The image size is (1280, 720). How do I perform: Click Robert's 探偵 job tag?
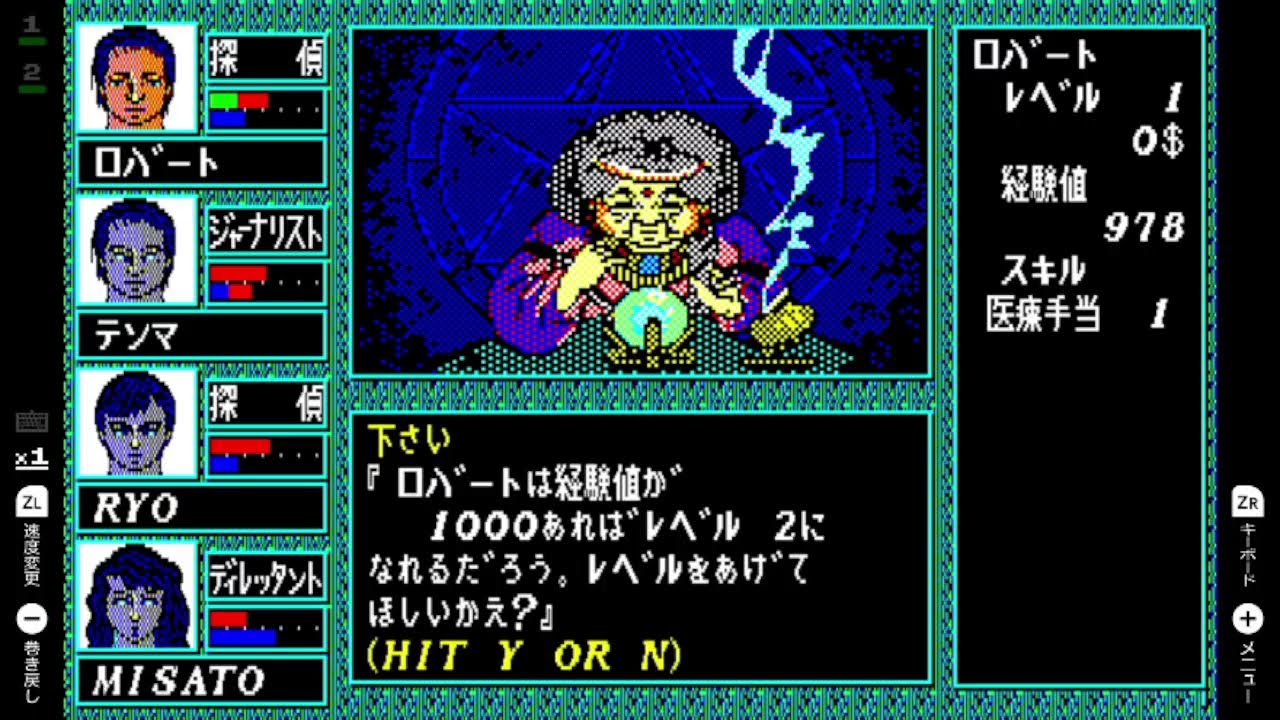click(266, 59)
